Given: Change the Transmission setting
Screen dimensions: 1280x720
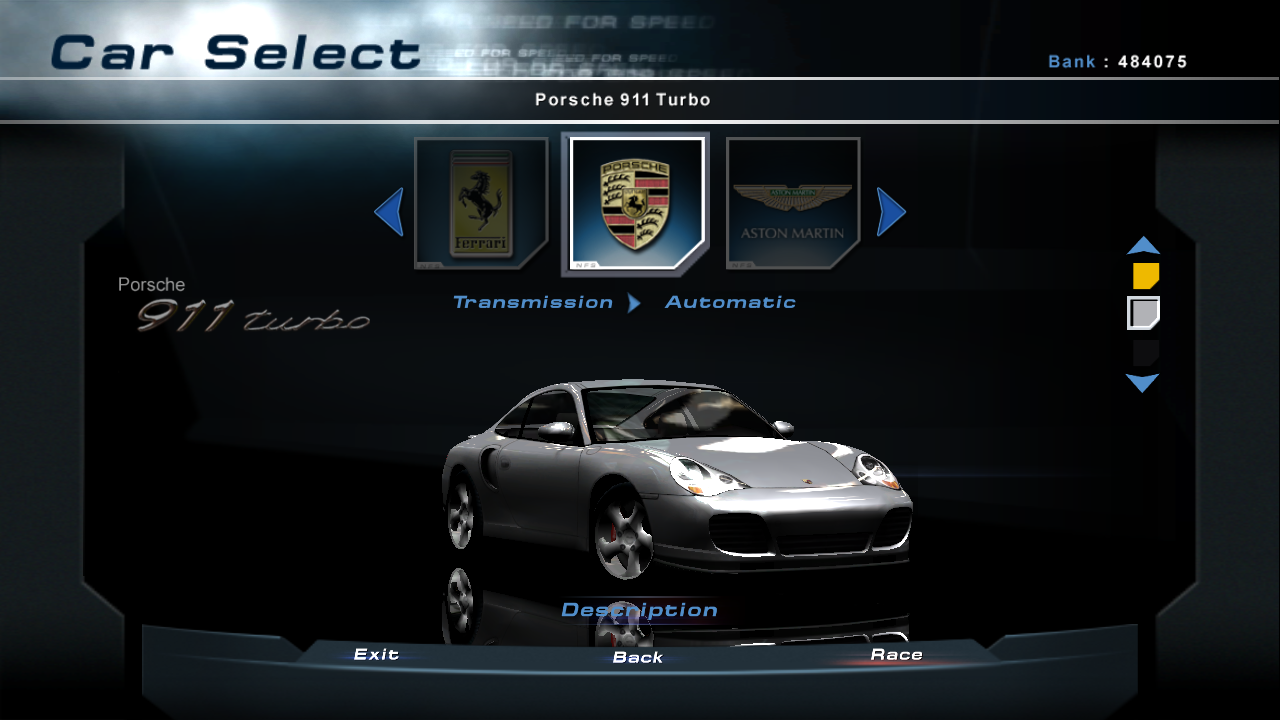Looking at the screenshot, I should click(533, 302).
